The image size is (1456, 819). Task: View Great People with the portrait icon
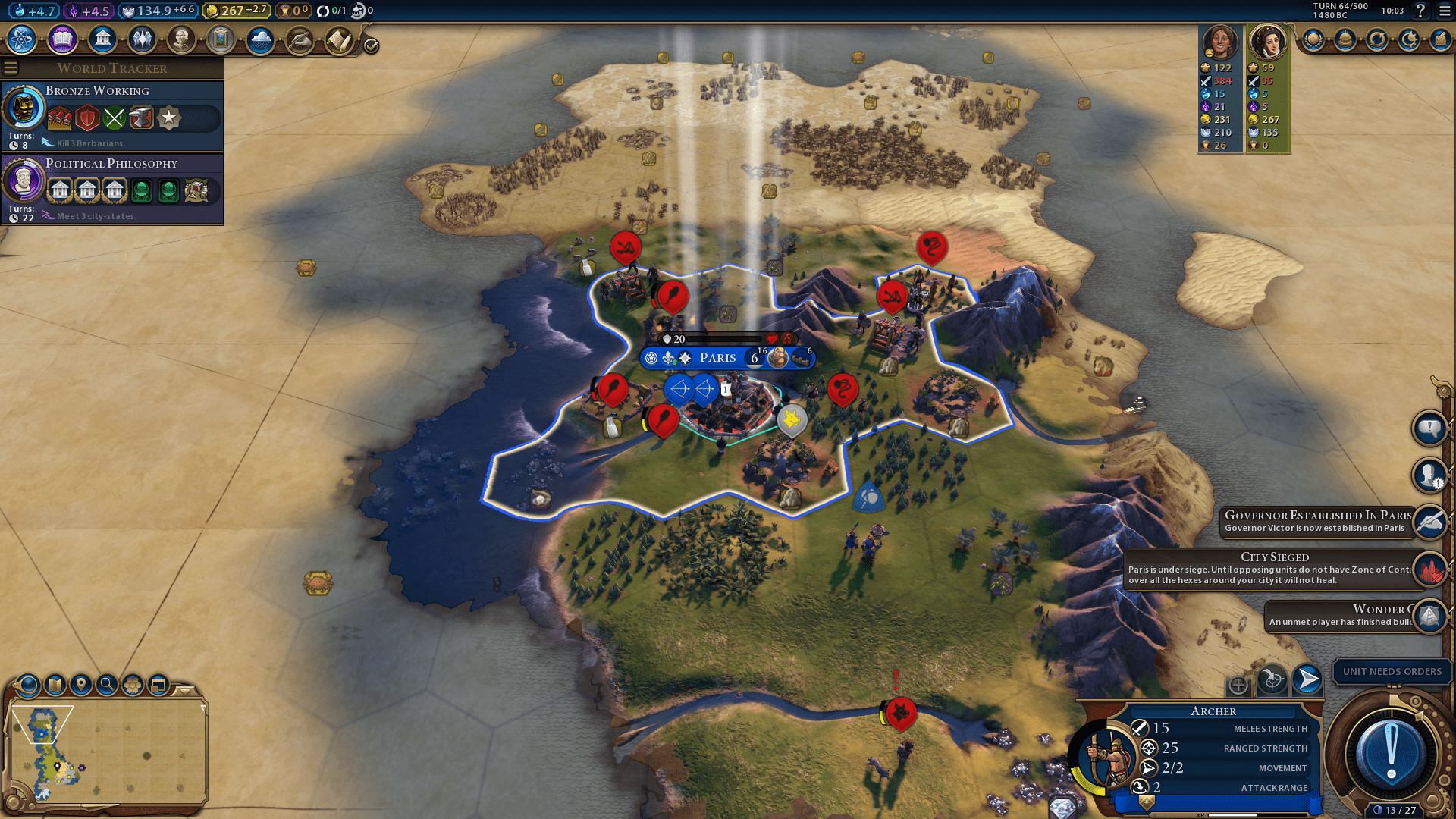point(181,39)
